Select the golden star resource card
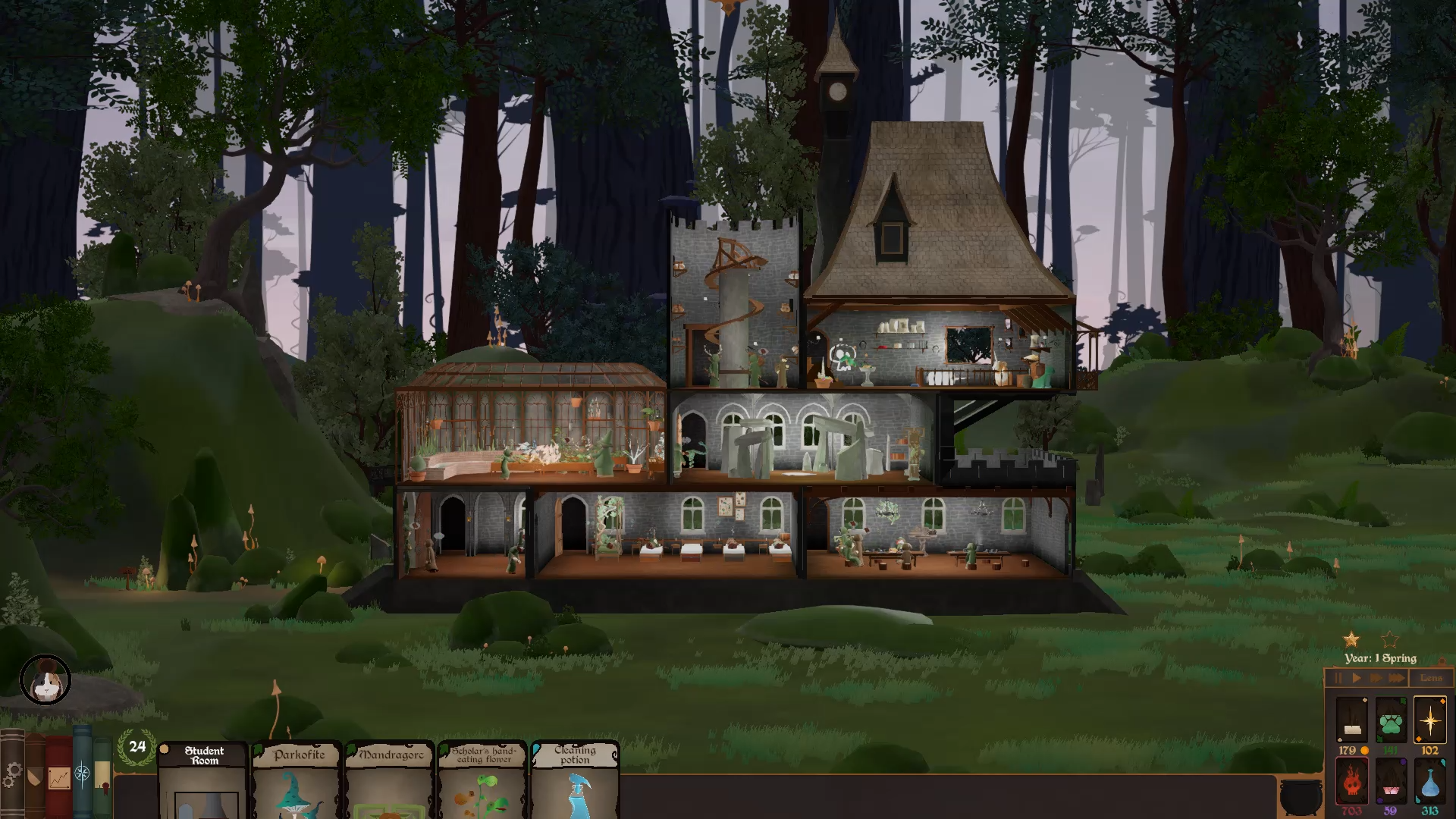The image size is (1456, 819). click(x=1429, y=720)
